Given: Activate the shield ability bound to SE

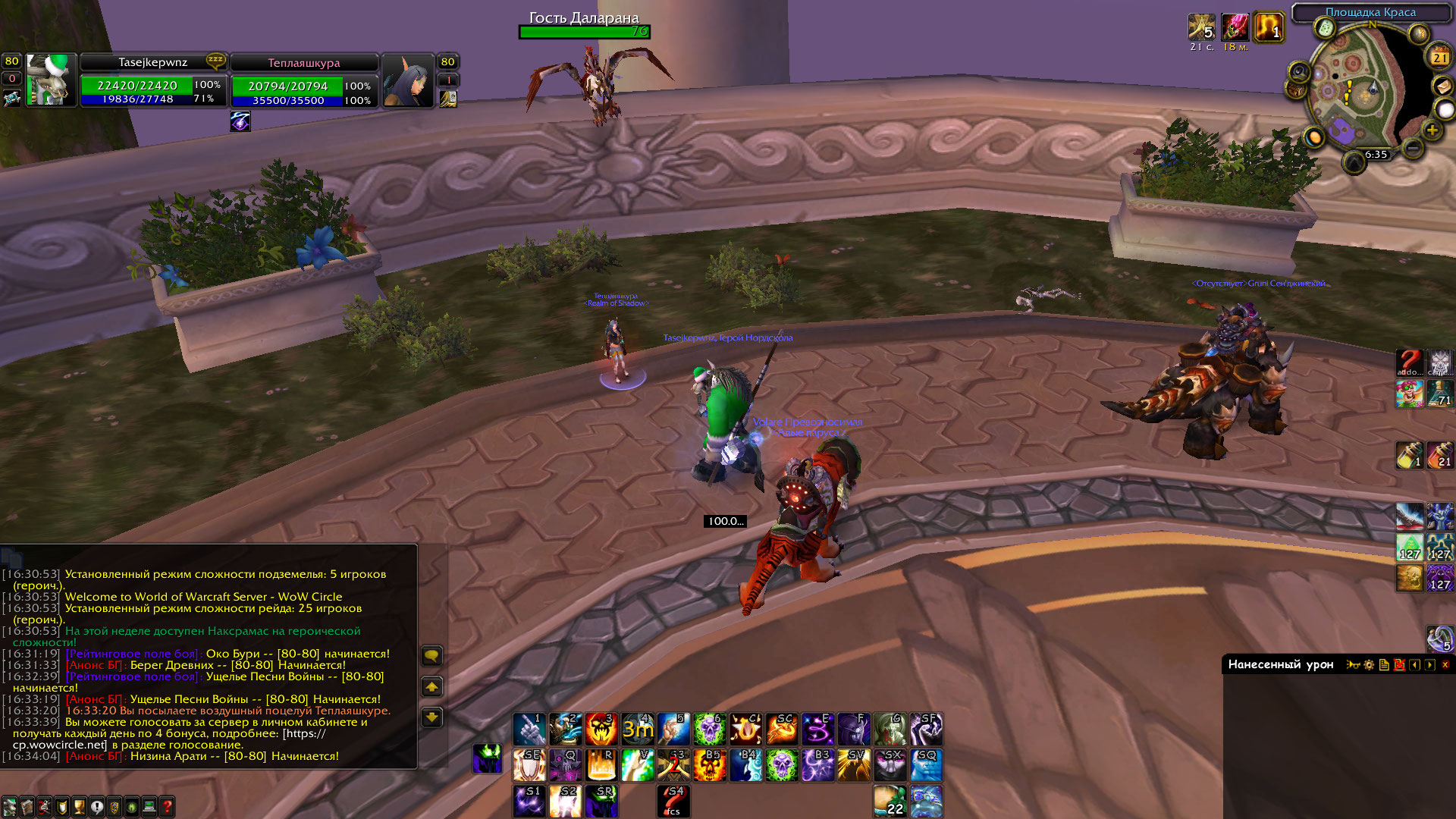Looking at the screenshot, I should [x=529, y=765].
